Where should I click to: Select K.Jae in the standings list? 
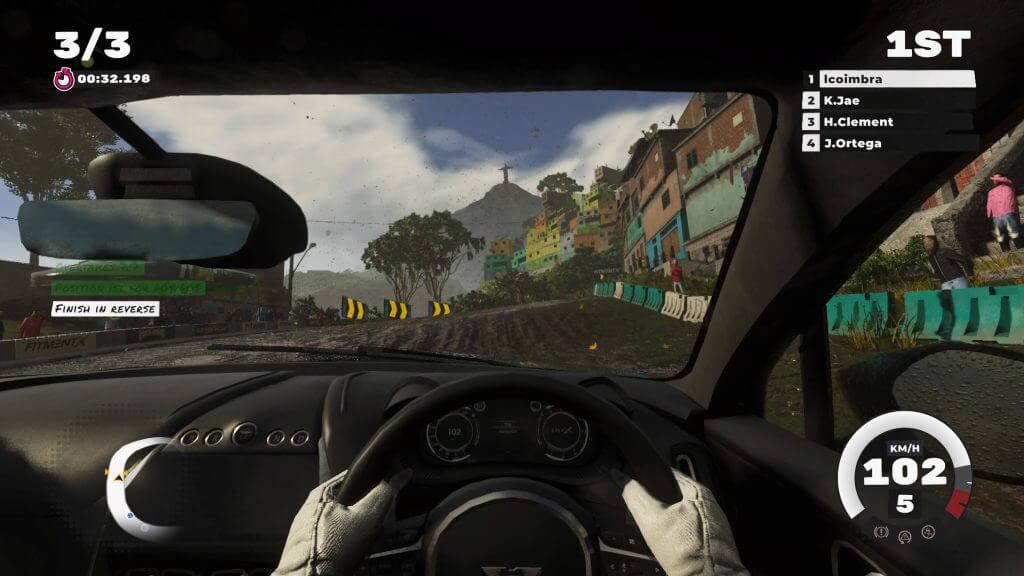[890, 100]
